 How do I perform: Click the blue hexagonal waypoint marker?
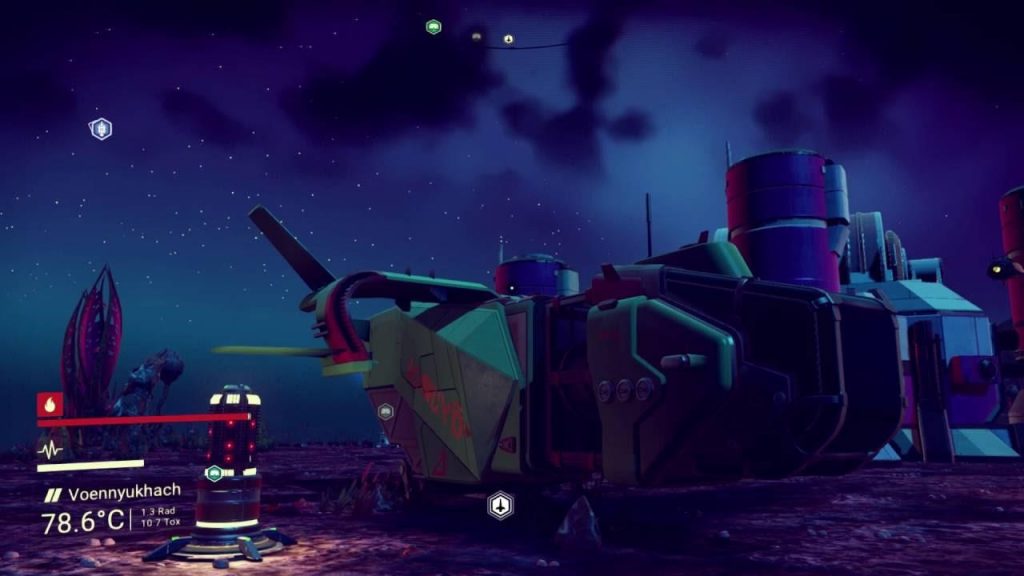[100, 128]
